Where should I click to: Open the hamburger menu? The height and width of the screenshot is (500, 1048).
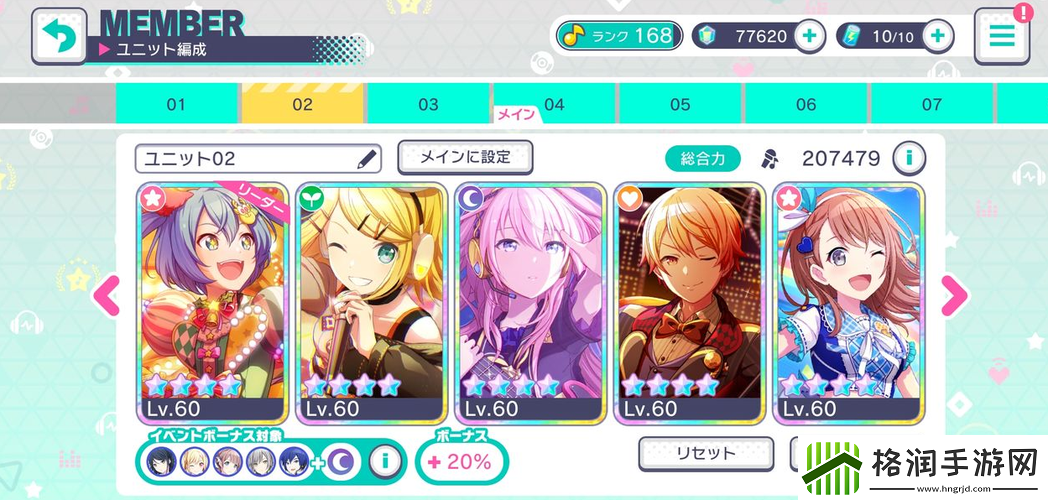1001,36
